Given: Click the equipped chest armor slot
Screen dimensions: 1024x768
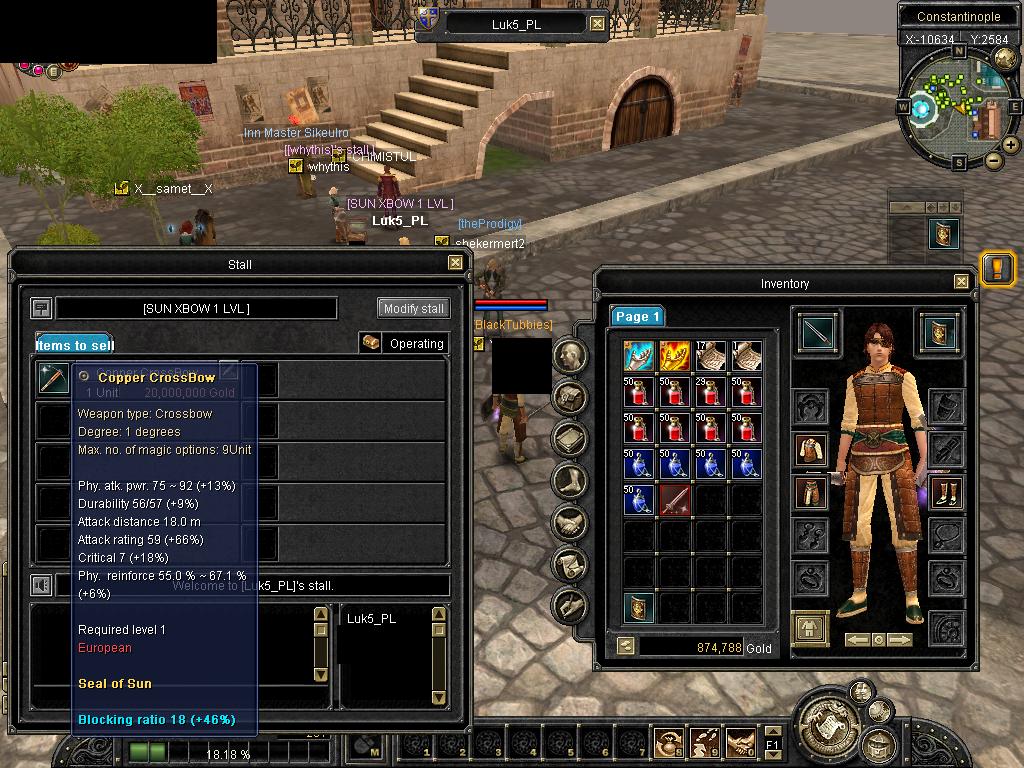Looking at the screenshot, I should [x=811, y=449].
